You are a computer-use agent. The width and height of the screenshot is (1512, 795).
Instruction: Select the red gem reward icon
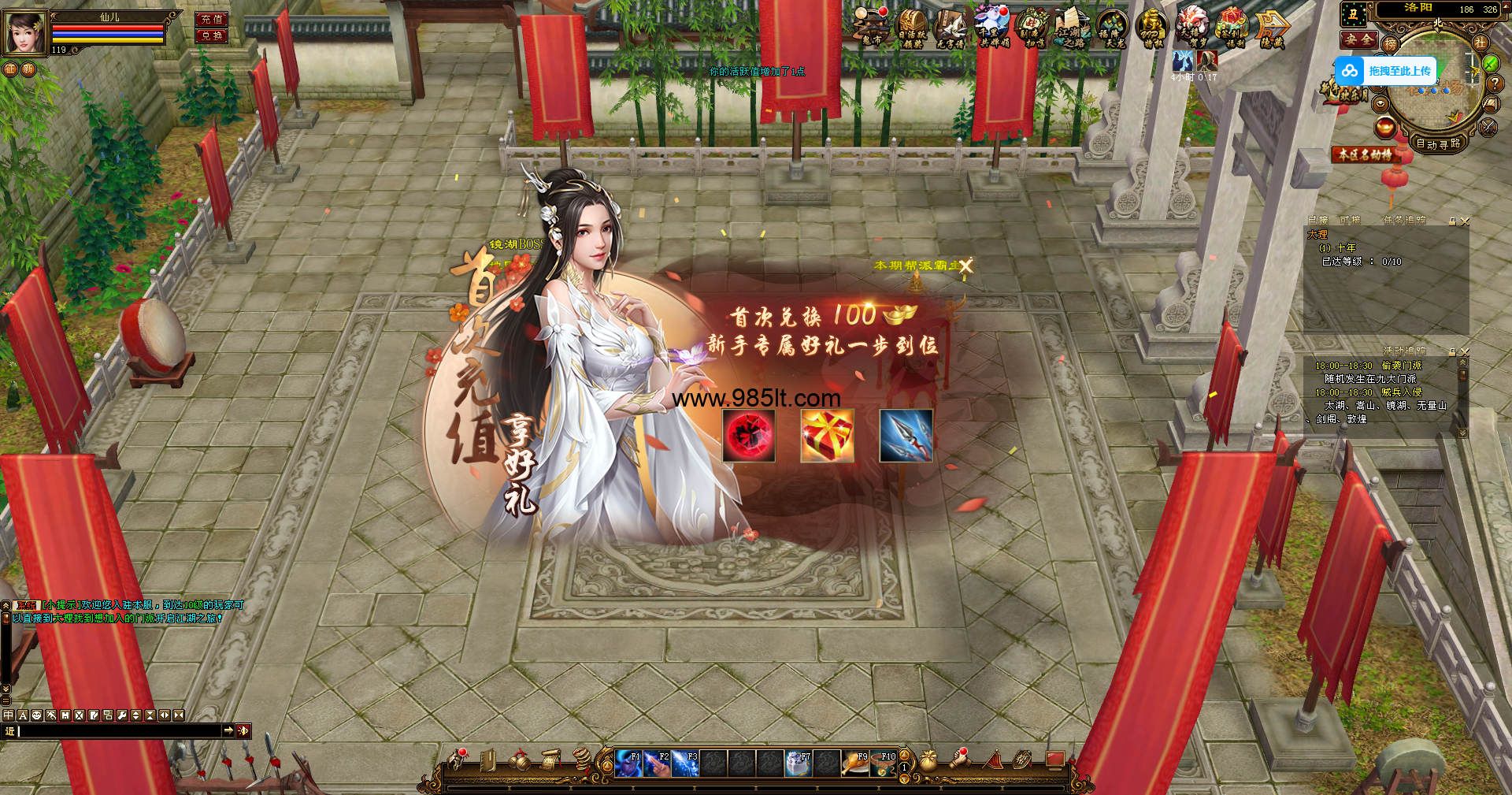[749, 436]
